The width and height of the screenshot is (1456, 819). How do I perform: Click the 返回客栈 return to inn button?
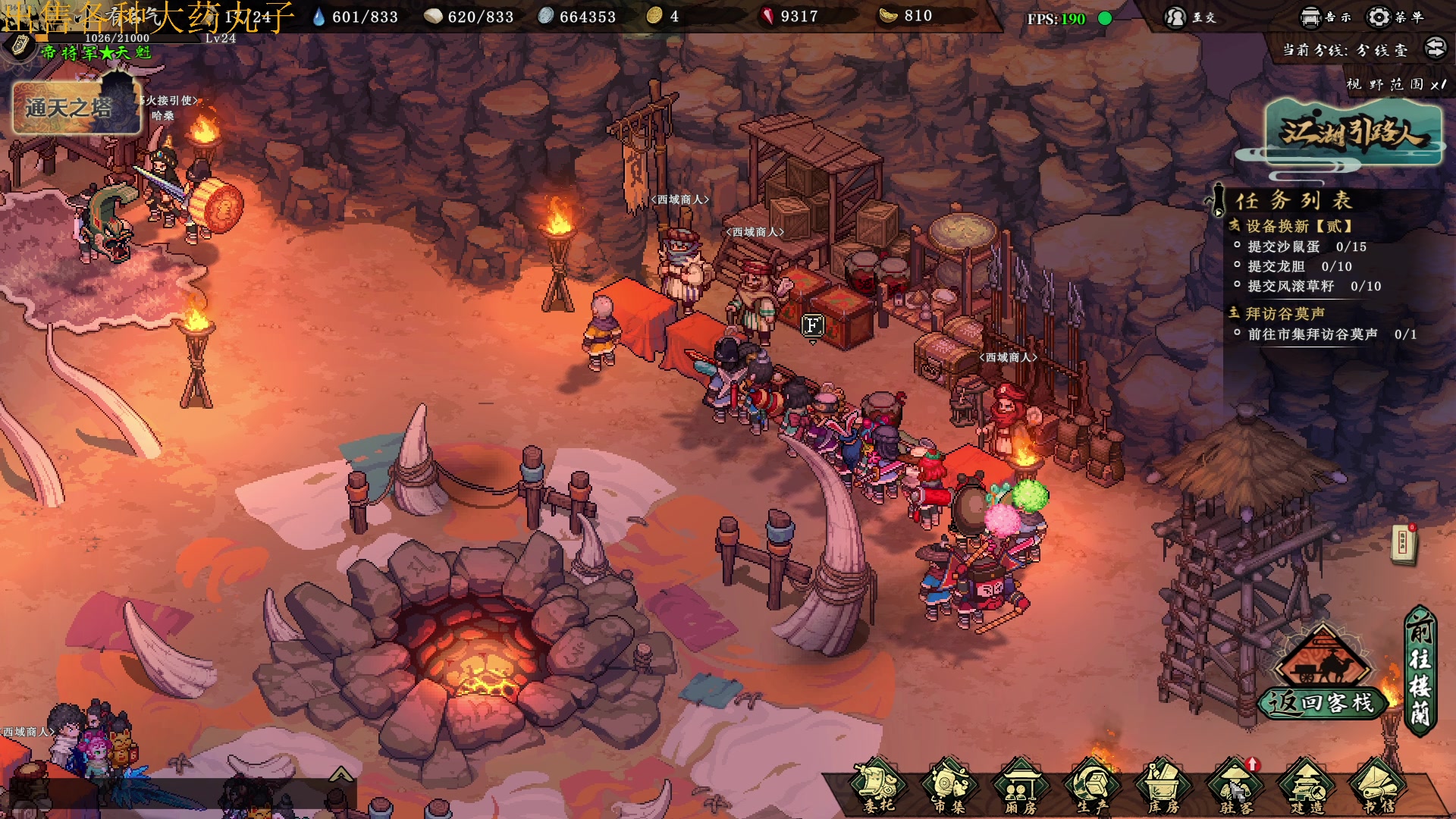pos(1323,702)
